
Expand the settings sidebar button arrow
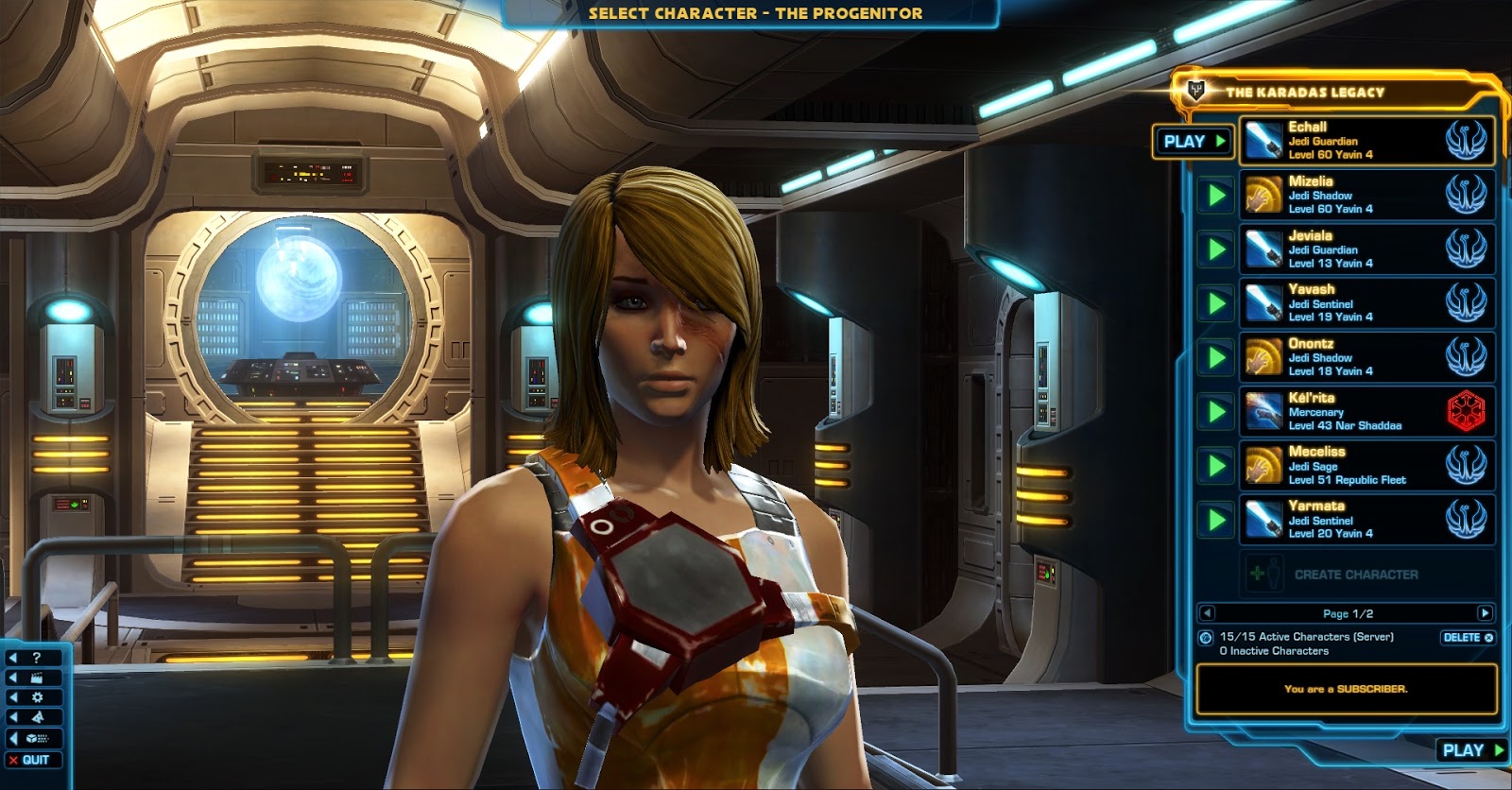[x=13, y=697]
